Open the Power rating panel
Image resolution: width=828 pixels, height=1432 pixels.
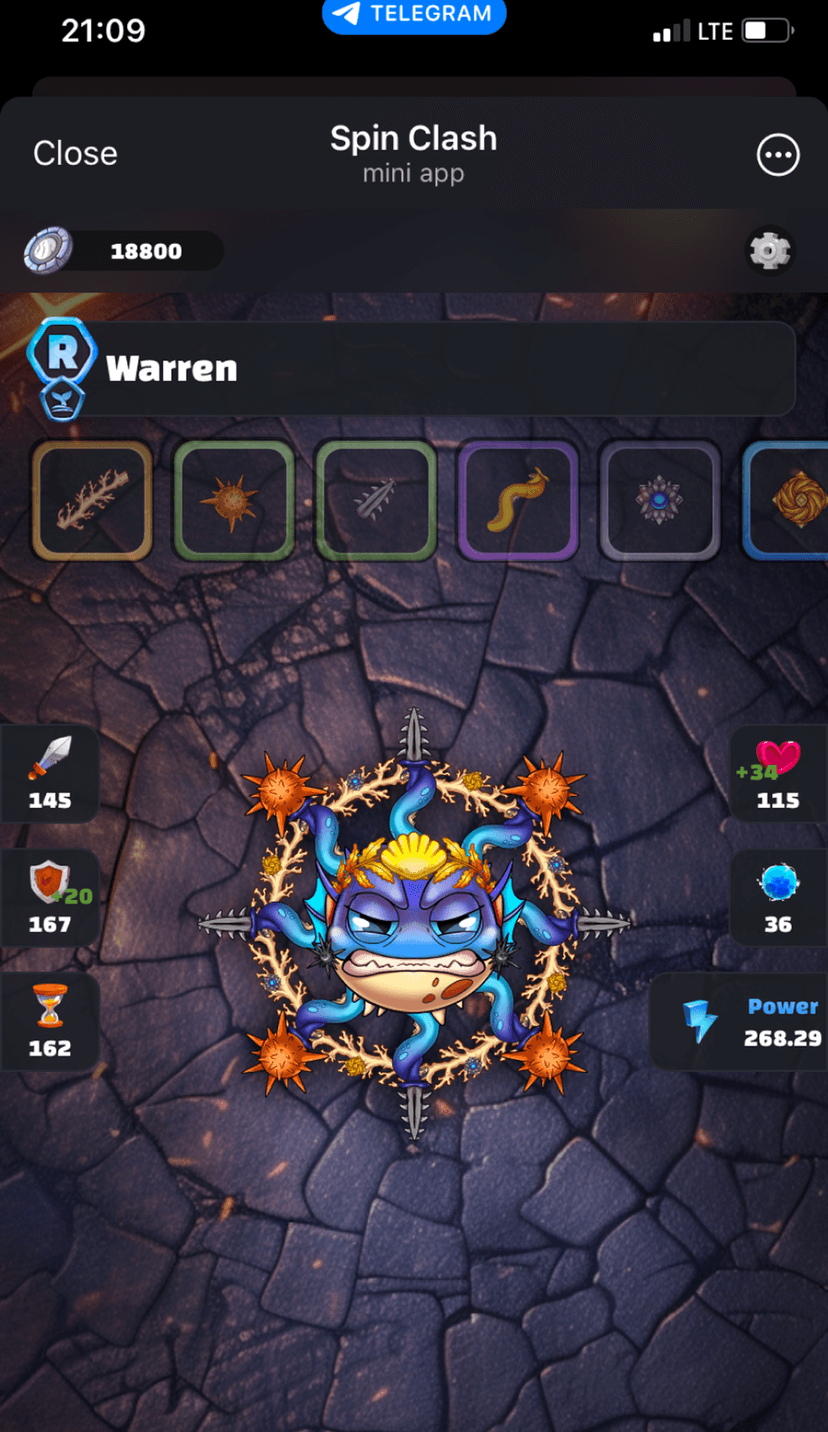click(x=742, y=1021)
